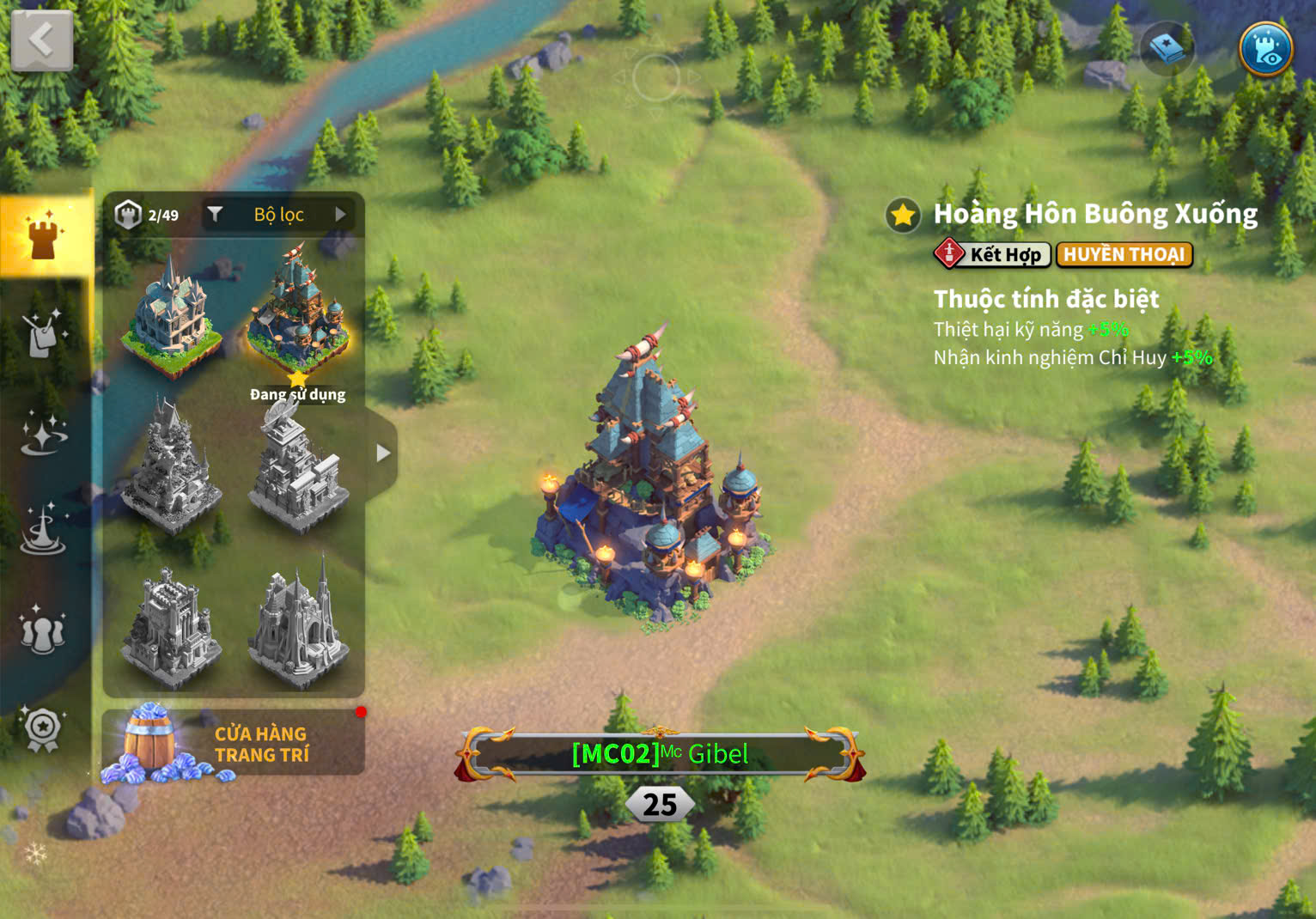Open the sparkling stars effects tab

point(44,433)
